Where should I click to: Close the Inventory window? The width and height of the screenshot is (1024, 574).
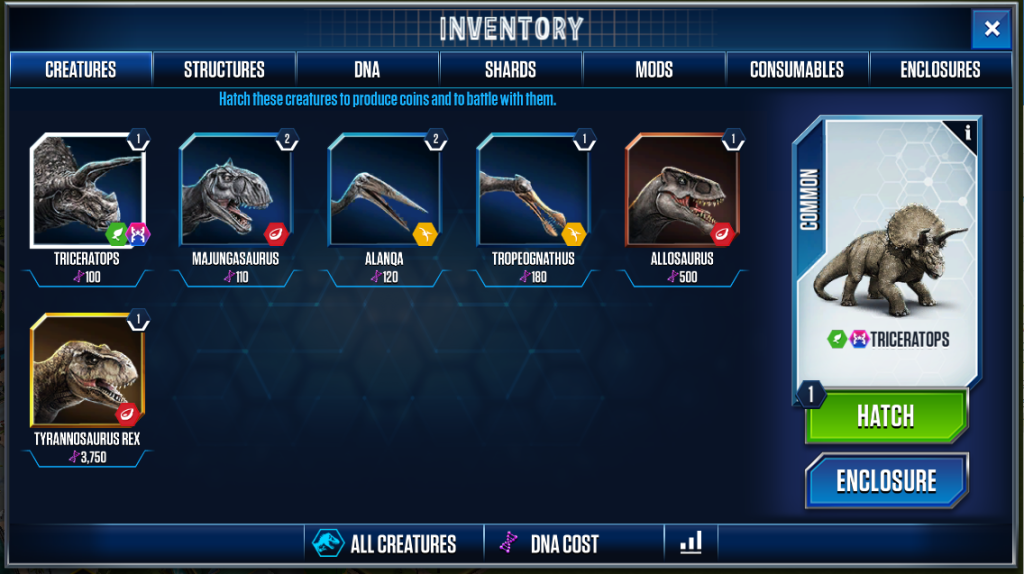tap(991, 29)
